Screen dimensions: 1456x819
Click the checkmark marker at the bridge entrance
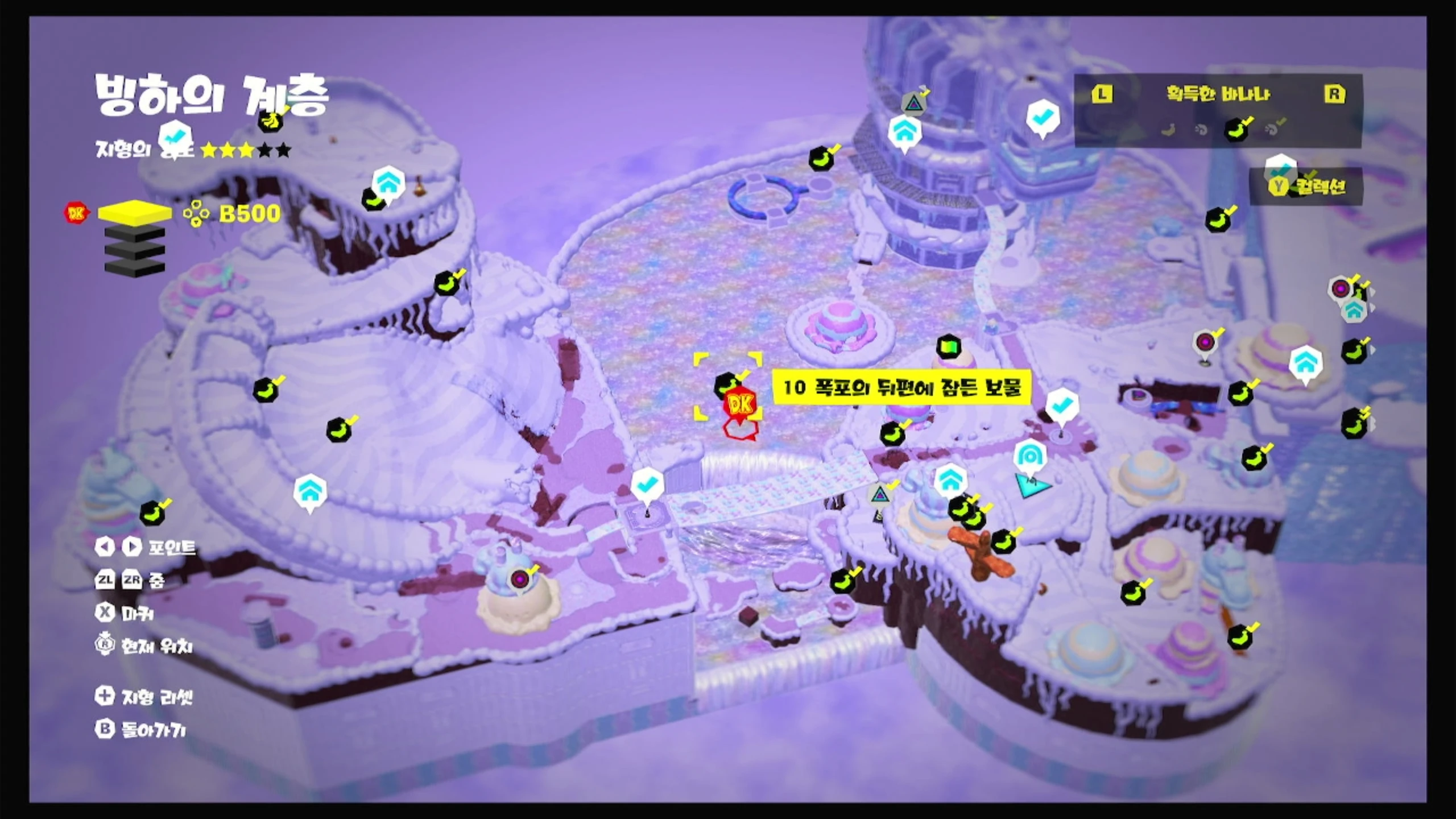pyautogui.click(x=647, y=485)
